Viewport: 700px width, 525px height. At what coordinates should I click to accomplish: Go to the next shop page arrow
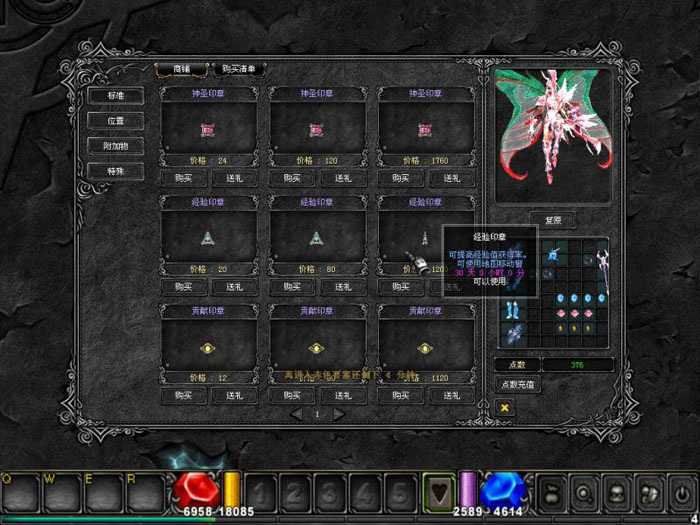tap(339, 414)
